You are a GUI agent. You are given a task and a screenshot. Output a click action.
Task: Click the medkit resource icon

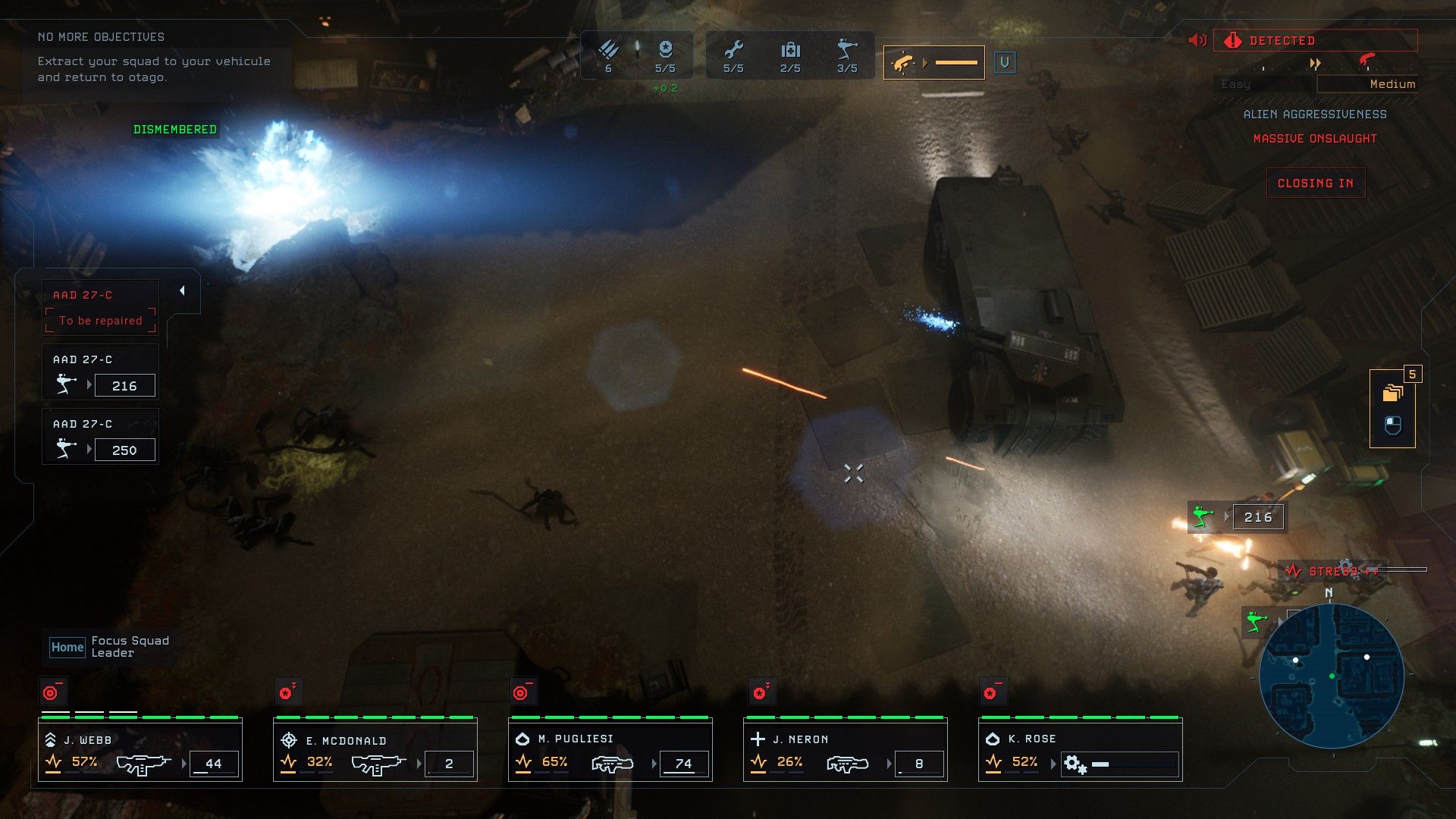790,51
